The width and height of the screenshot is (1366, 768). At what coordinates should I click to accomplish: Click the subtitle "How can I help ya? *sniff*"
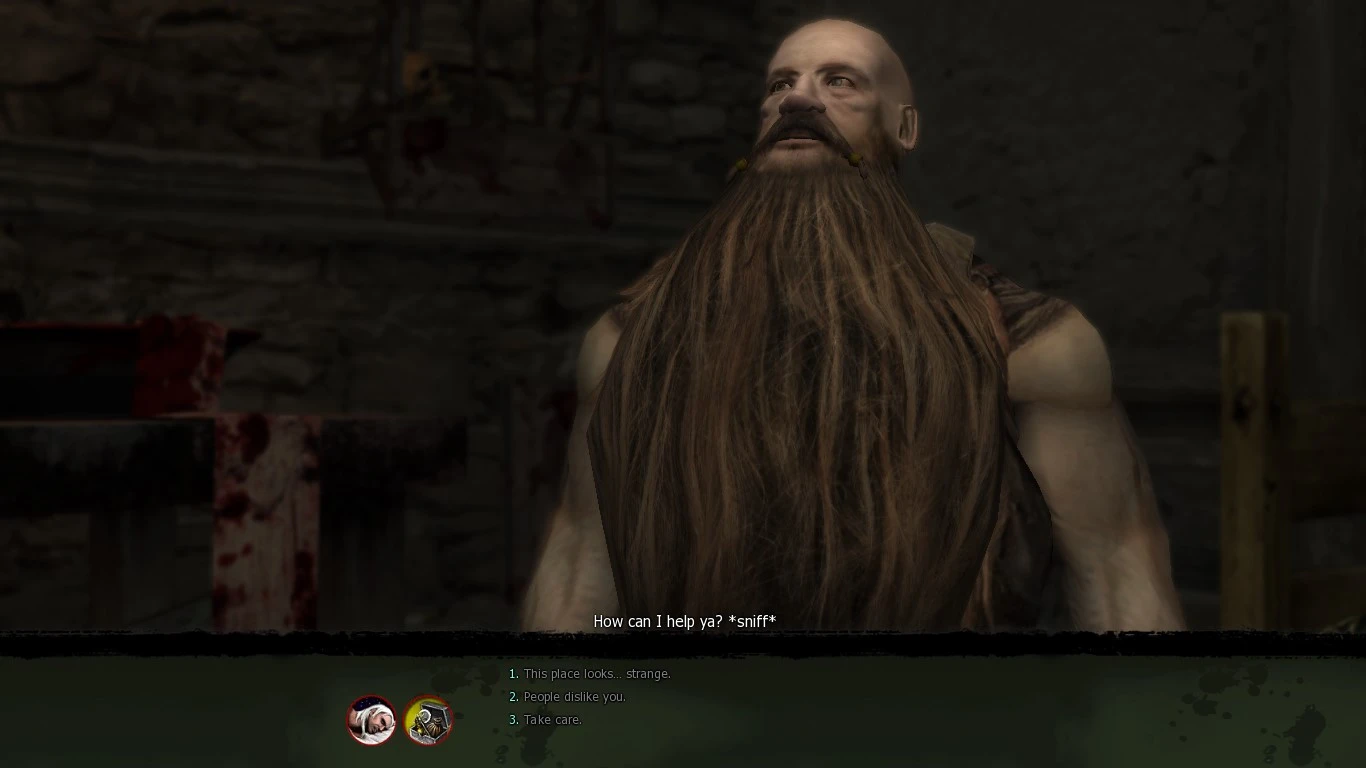pos(686,621)
